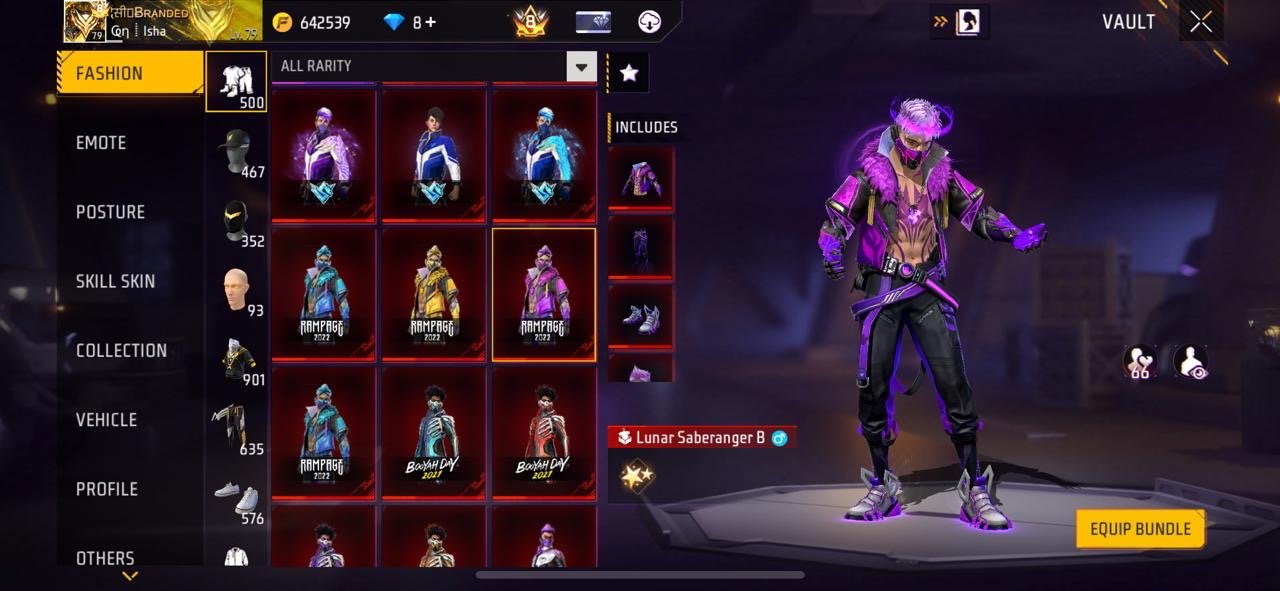The height and width of the screenshot is (591, 1280).
Task: Select the red Booyah Day 2021 bundle
Action: point(543,433)
